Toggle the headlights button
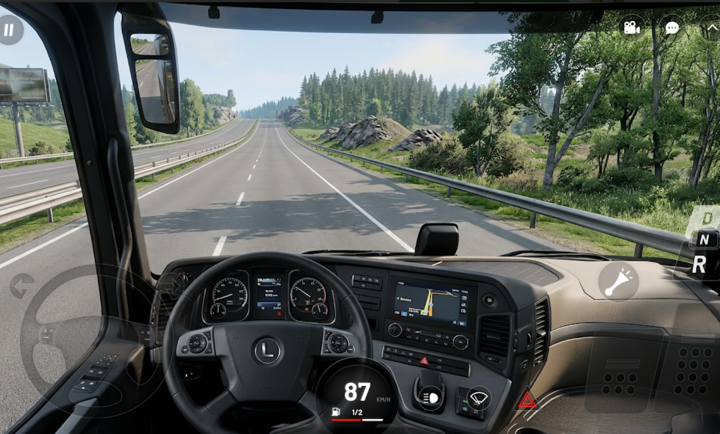 click(430, 397)
